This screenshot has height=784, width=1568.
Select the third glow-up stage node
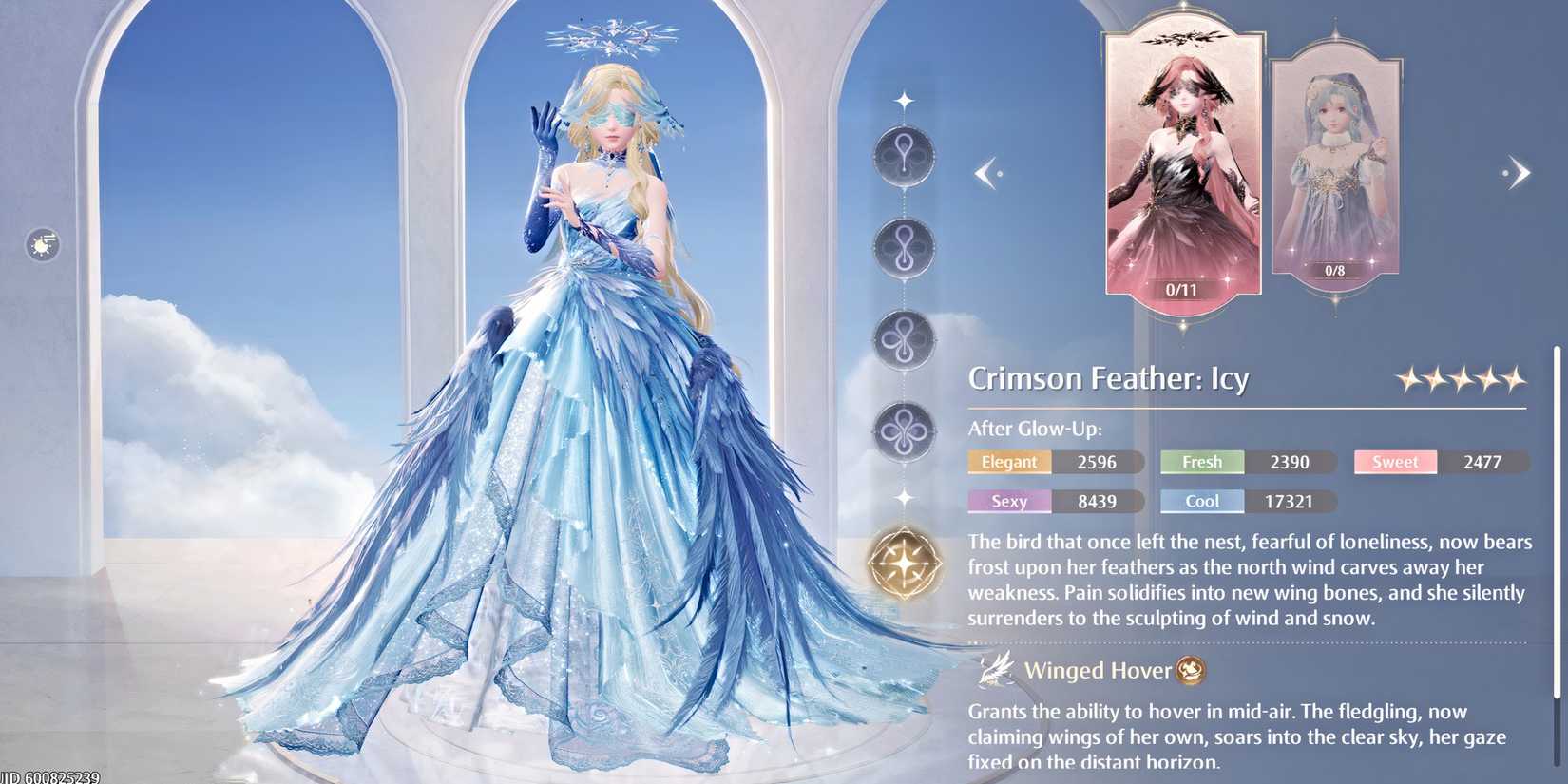[904, 337]
